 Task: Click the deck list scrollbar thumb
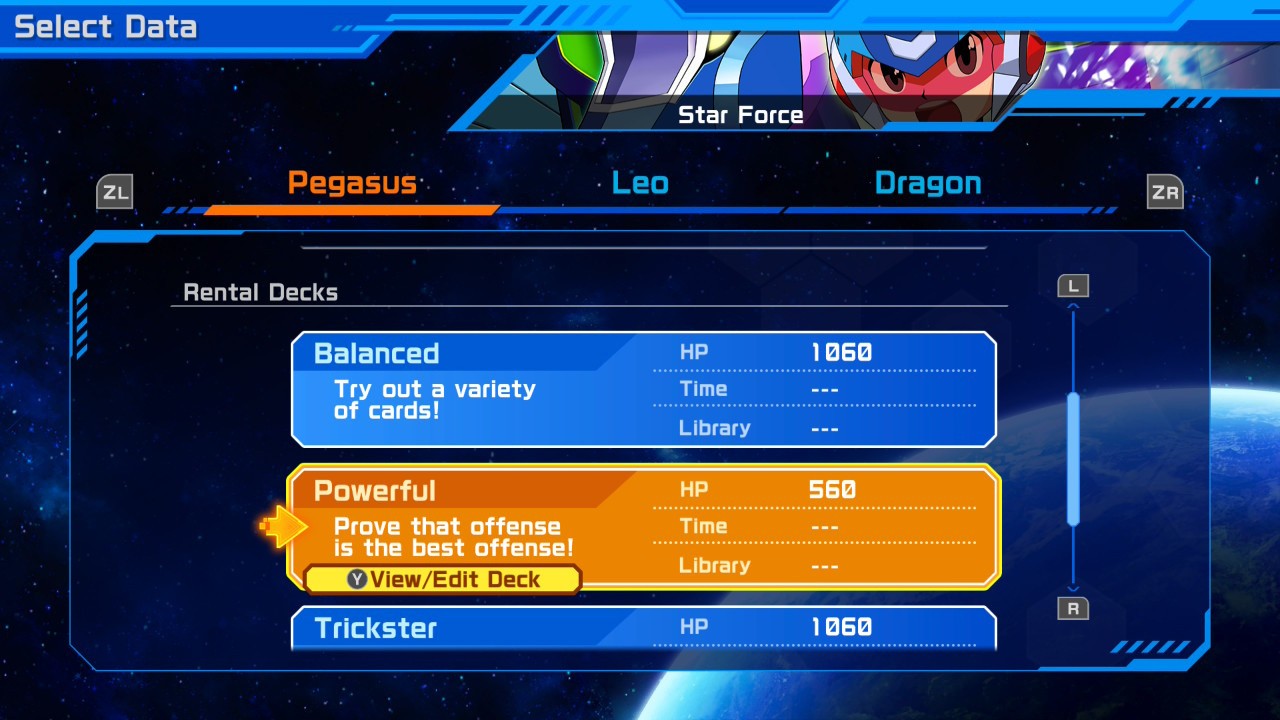point(1073,459)
